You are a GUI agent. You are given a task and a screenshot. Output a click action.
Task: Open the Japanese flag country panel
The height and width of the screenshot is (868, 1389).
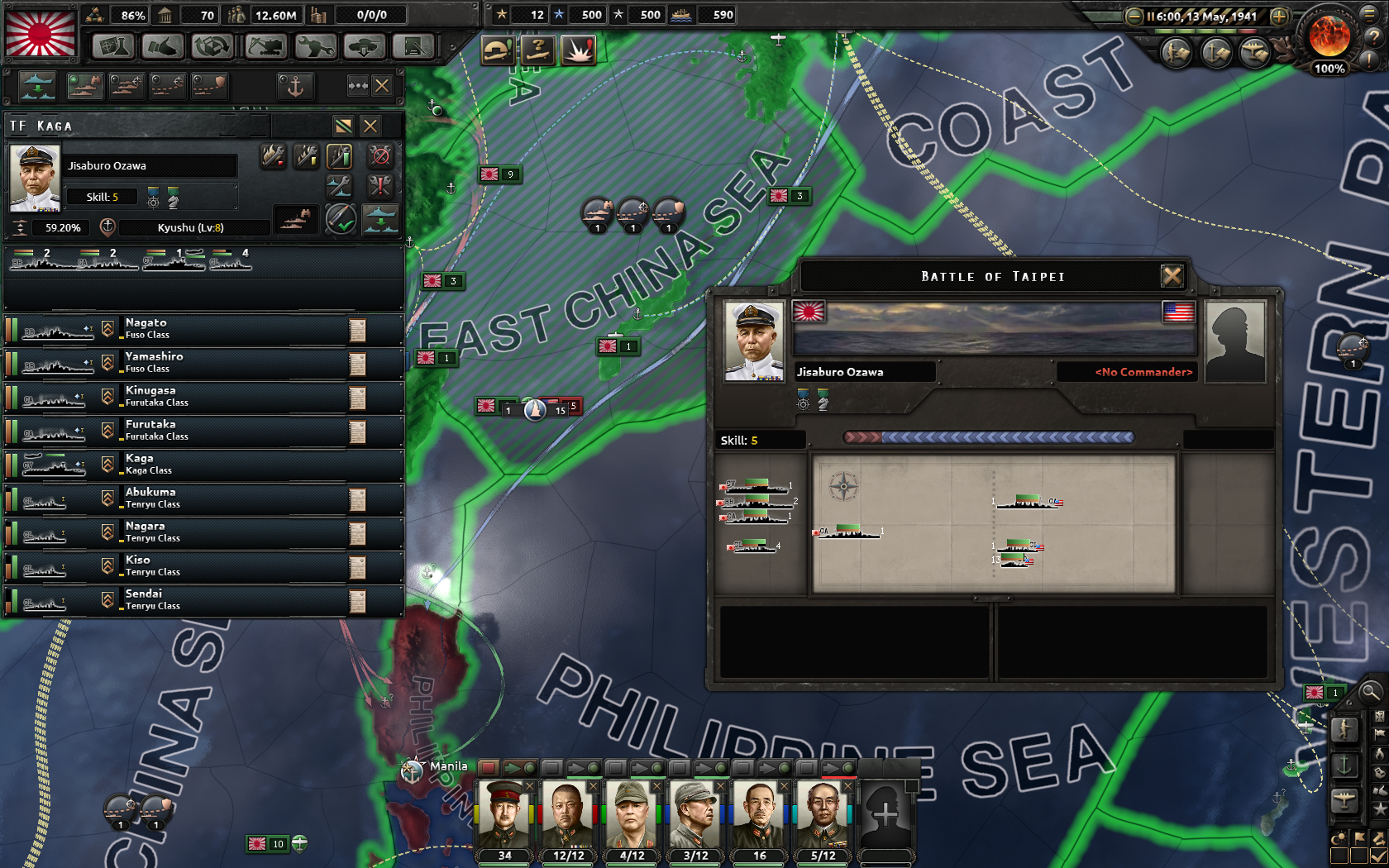40,33
